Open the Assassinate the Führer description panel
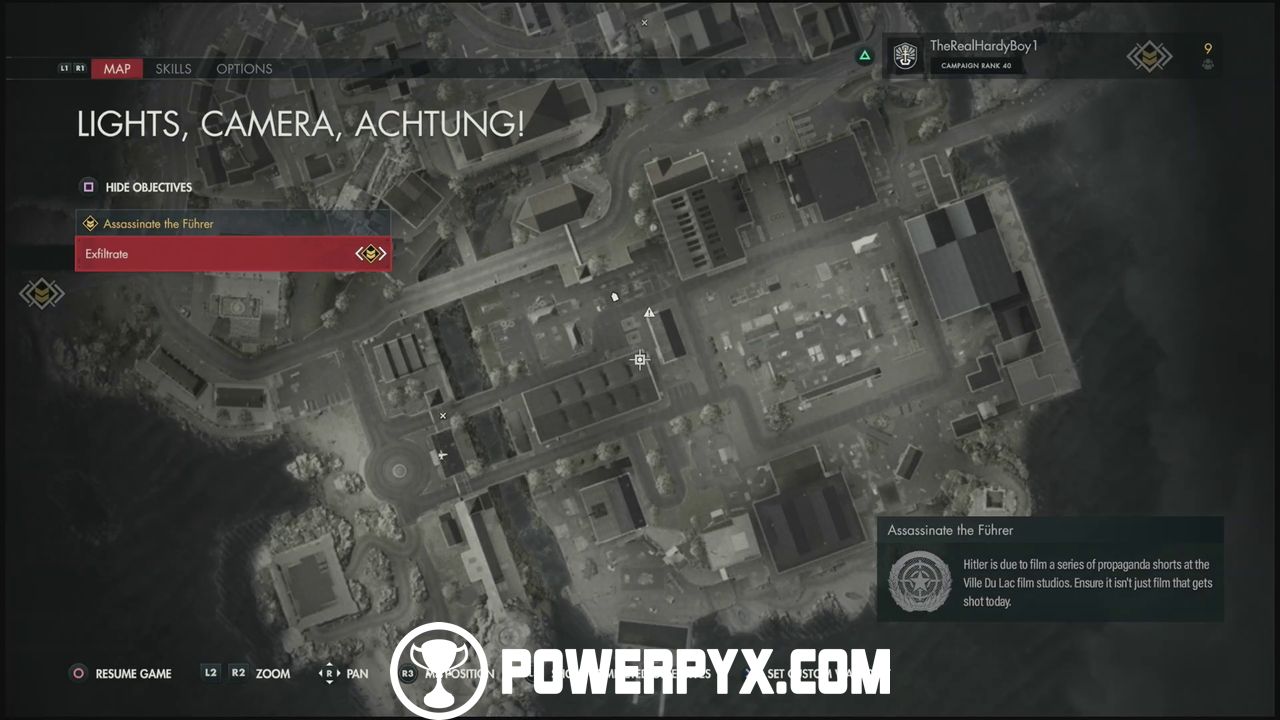Image resolution: width=1280 pixels, height=720 pixels. click(1050, 569)
